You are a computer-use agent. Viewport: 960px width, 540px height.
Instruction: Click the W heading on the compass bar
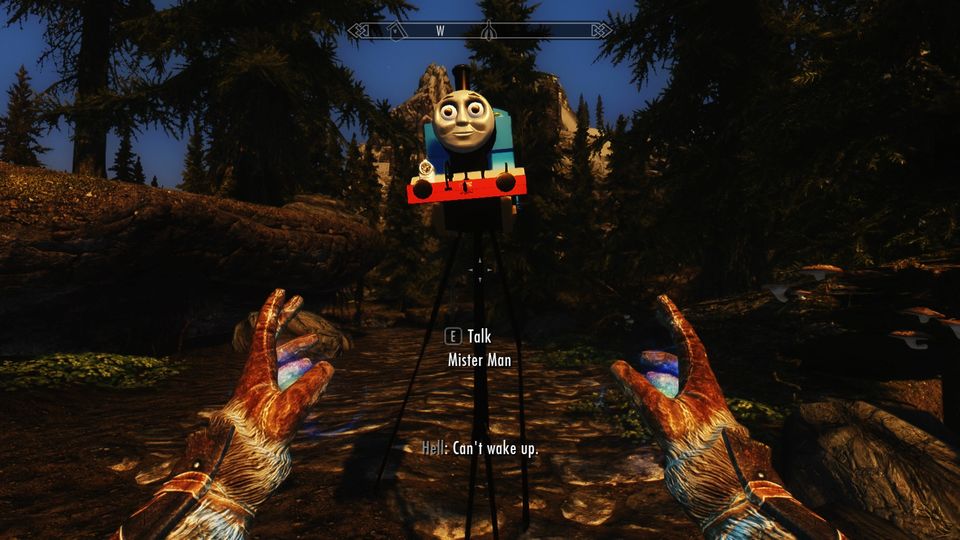pos(440,31)
